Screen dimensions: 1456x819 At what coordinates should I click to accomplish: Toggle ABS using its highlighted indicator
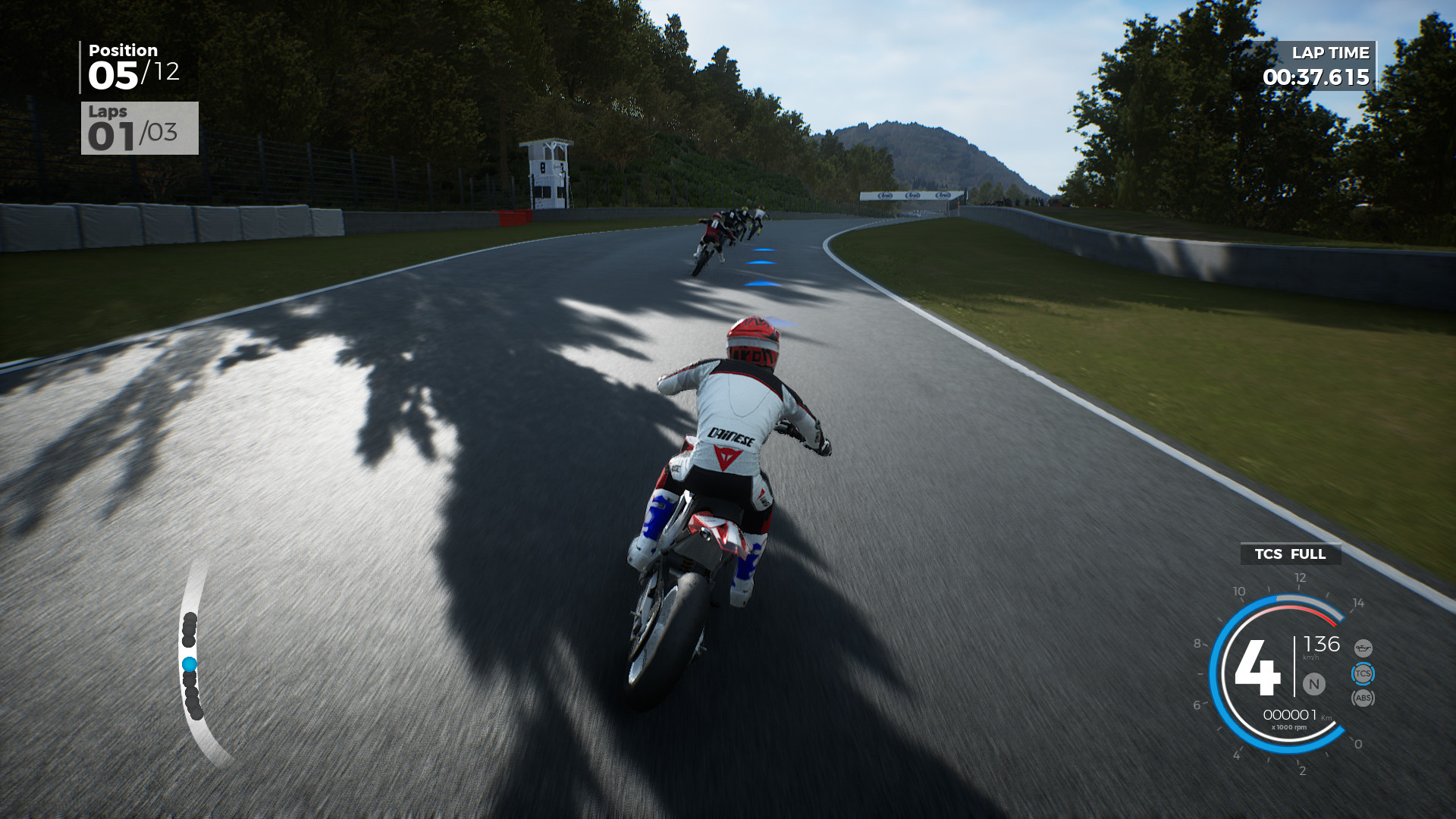pos(1363,697)
